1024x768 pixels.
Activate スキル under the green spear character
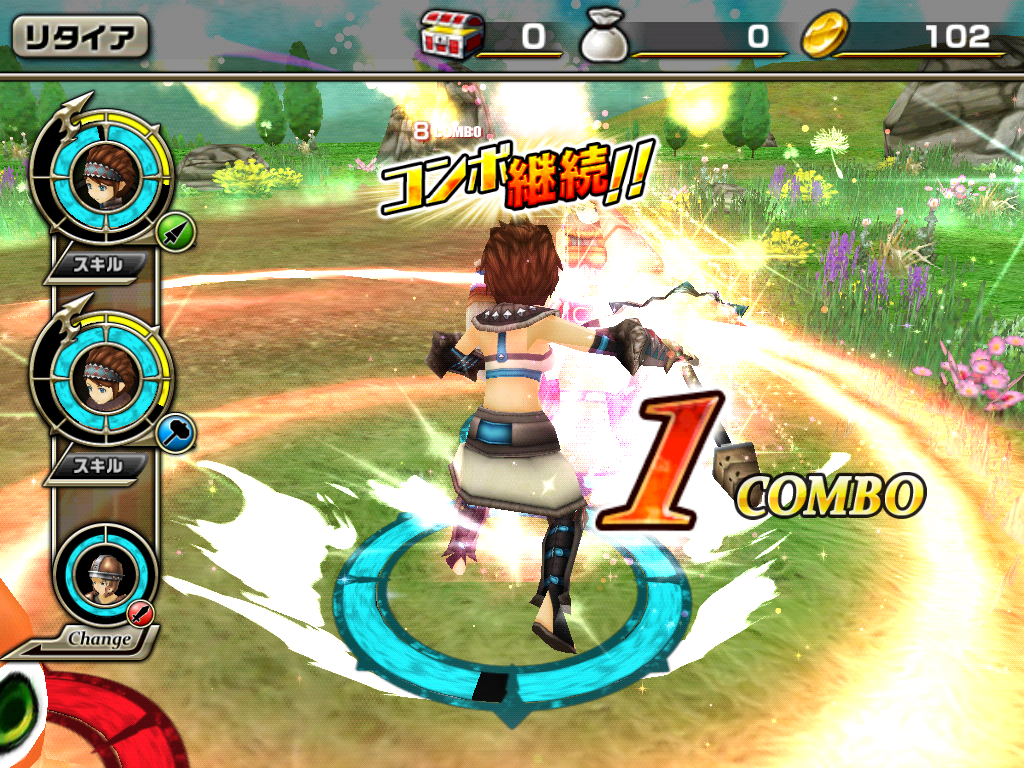99,265
